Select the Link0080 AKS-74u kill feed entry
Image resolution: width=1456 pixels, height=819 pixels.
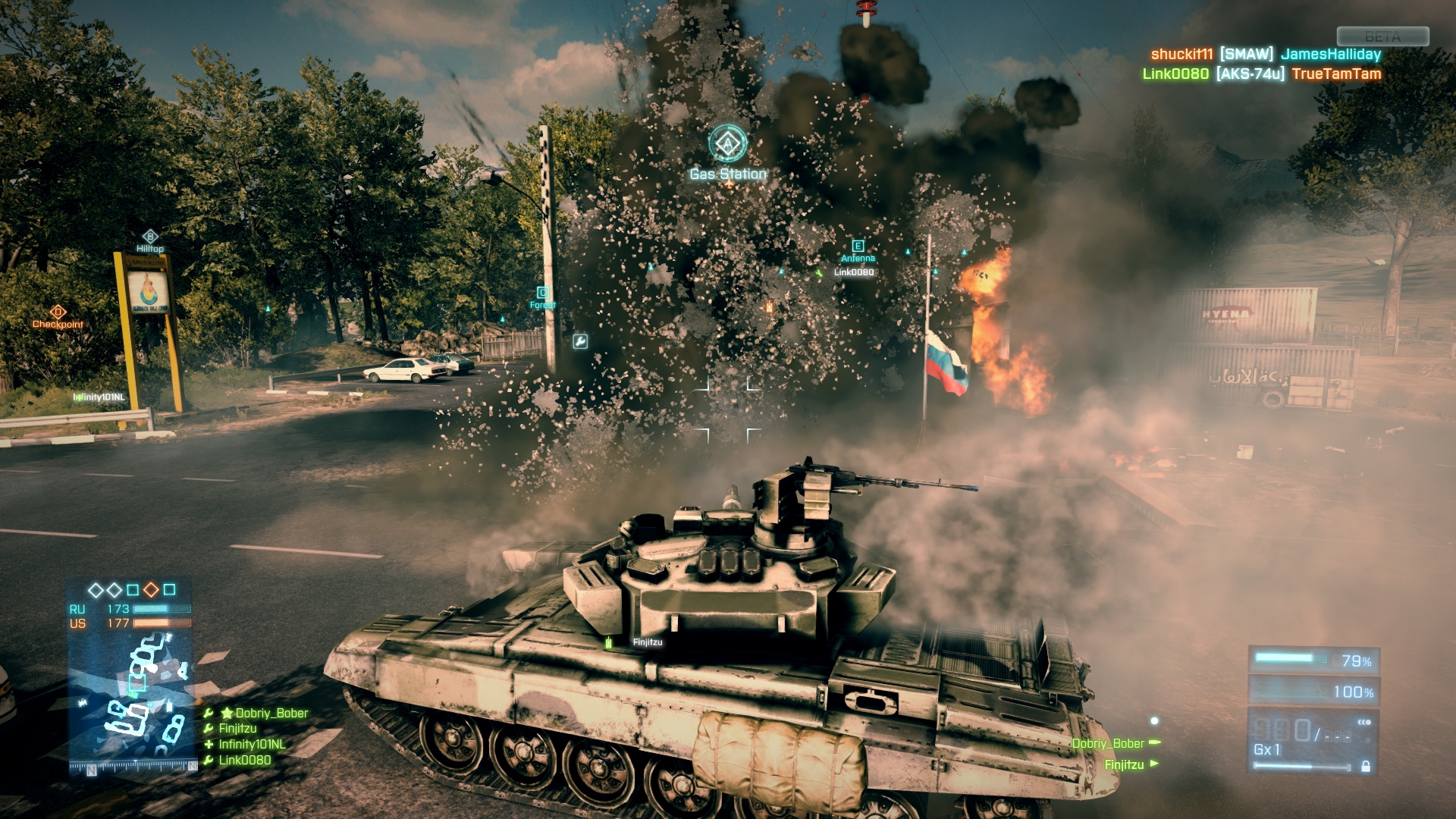[x=1261, y=74]
